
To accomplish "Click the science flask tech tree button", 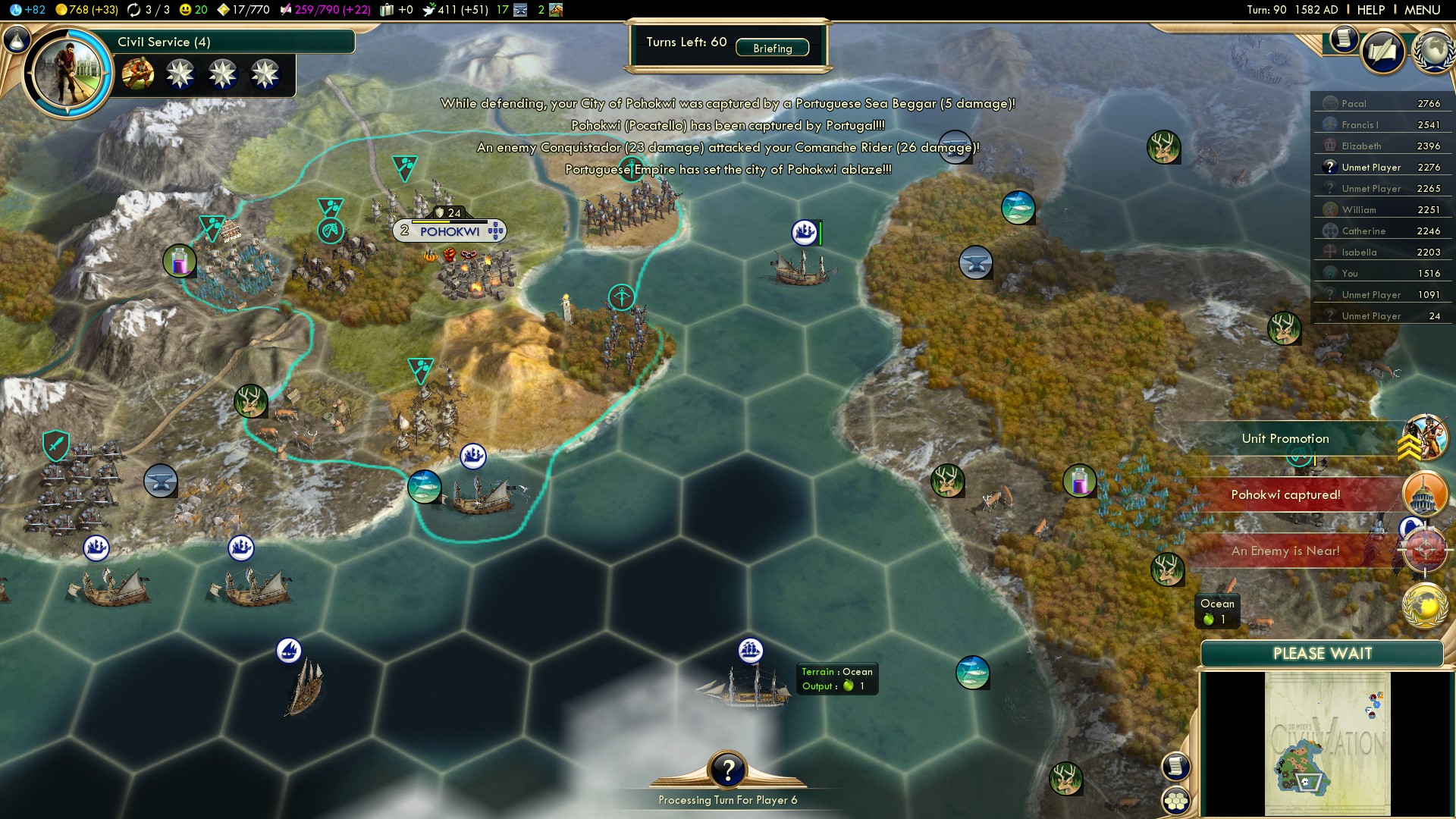I will click(16, 39).
